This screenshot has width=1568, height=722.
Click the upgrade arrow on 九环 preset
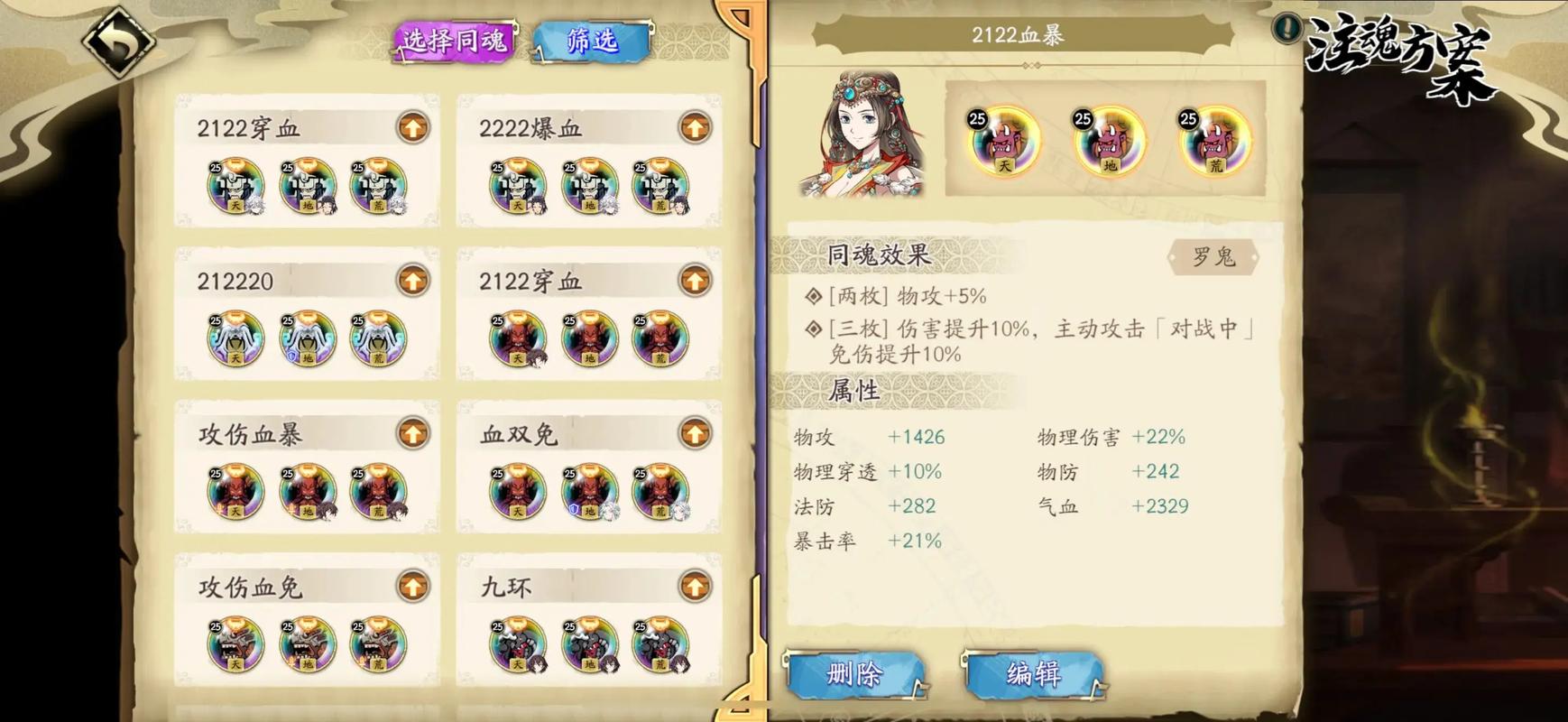tap(693, 586)
